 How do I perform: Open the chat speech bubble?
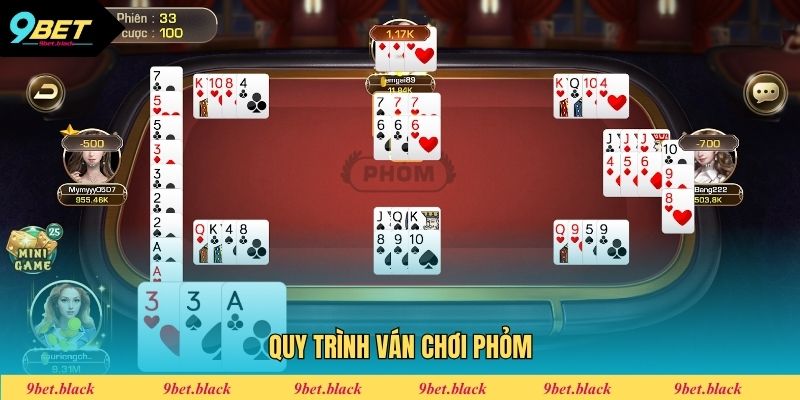tap(766, 93)
